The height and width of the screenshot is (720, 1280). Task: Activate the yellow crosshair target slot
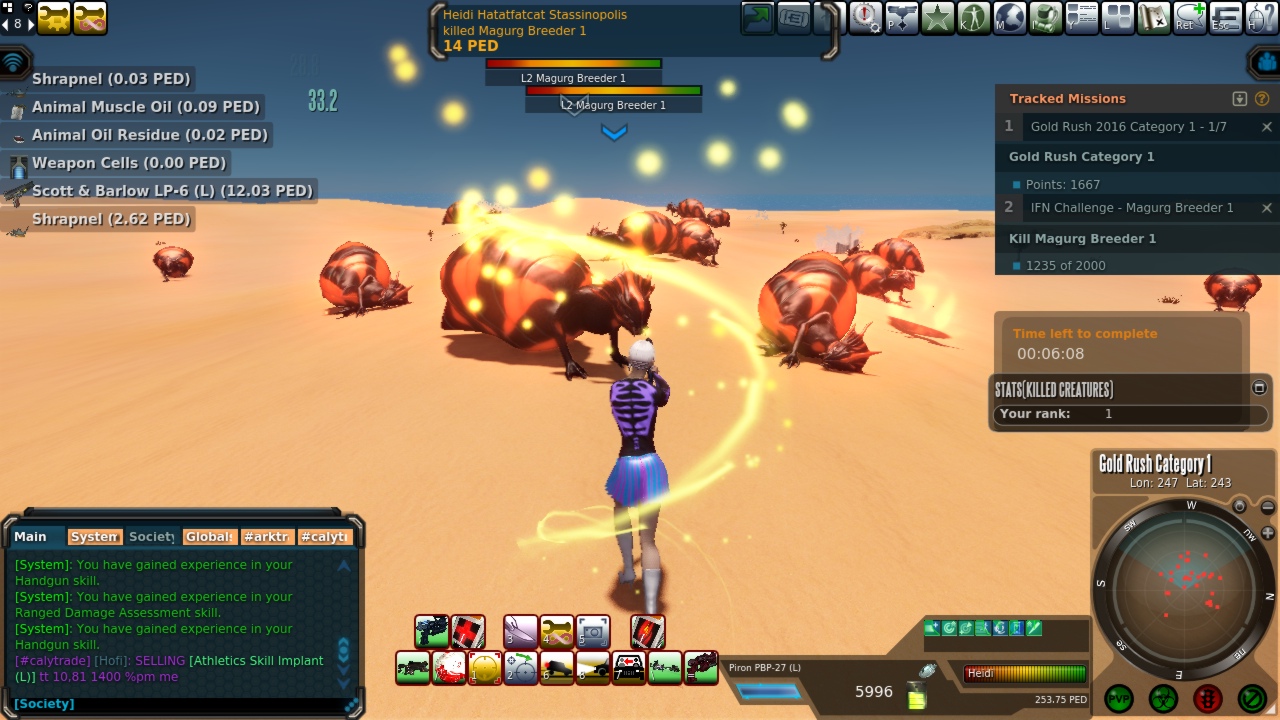pyautogui.click(x=485, y=668)
